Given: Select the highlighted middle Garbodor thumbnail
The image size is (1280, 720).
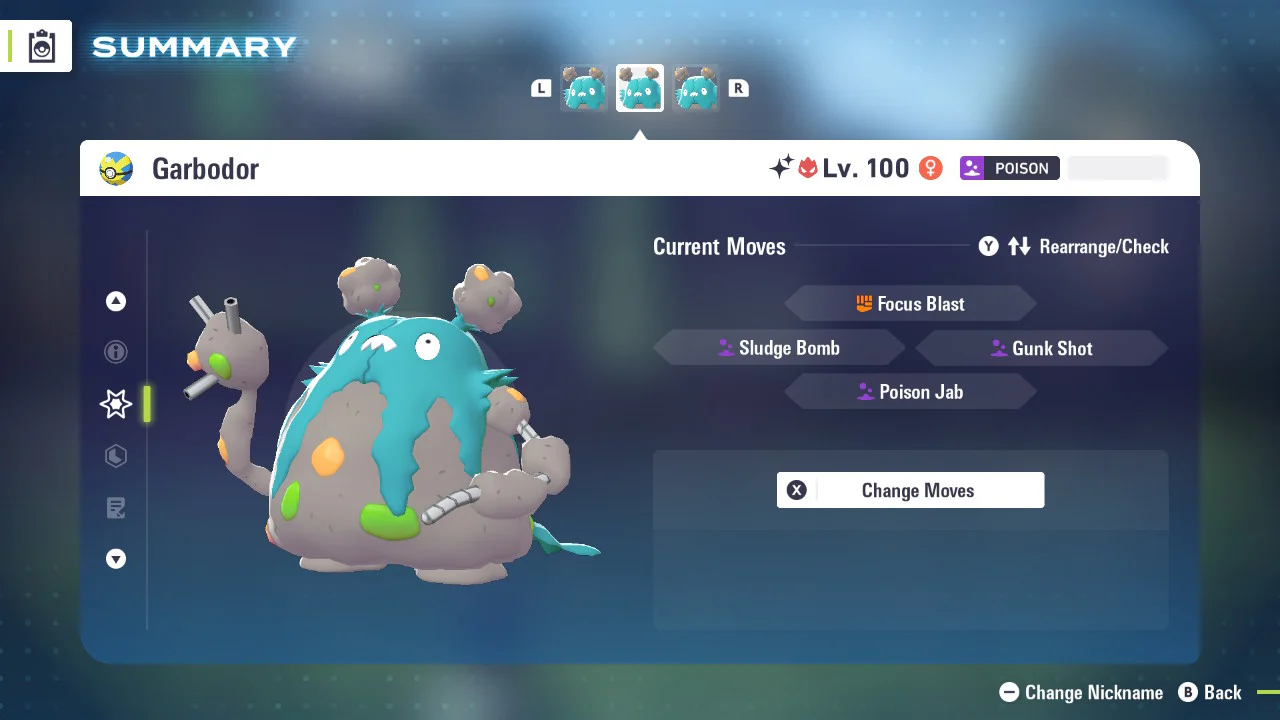Looking at the screenshot, I should (640, 89).
